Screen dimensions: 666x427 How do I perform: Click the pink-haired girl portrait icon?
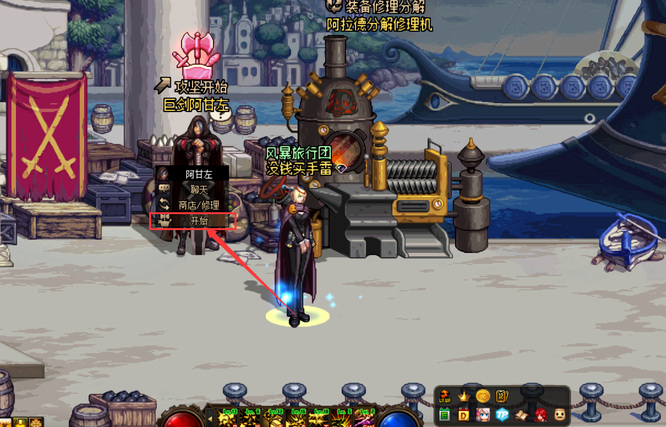(x=483, y=414)
